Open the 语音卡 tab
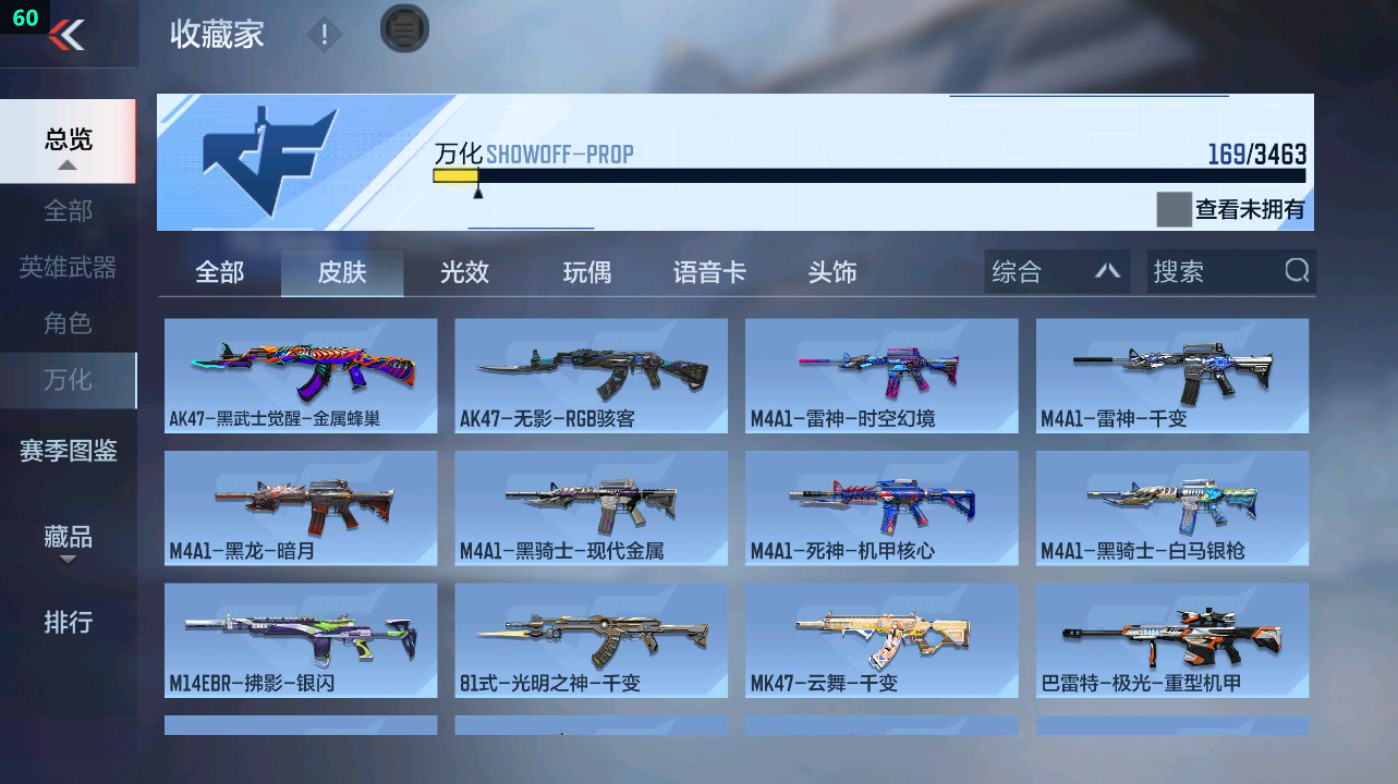 click(709, 272)
